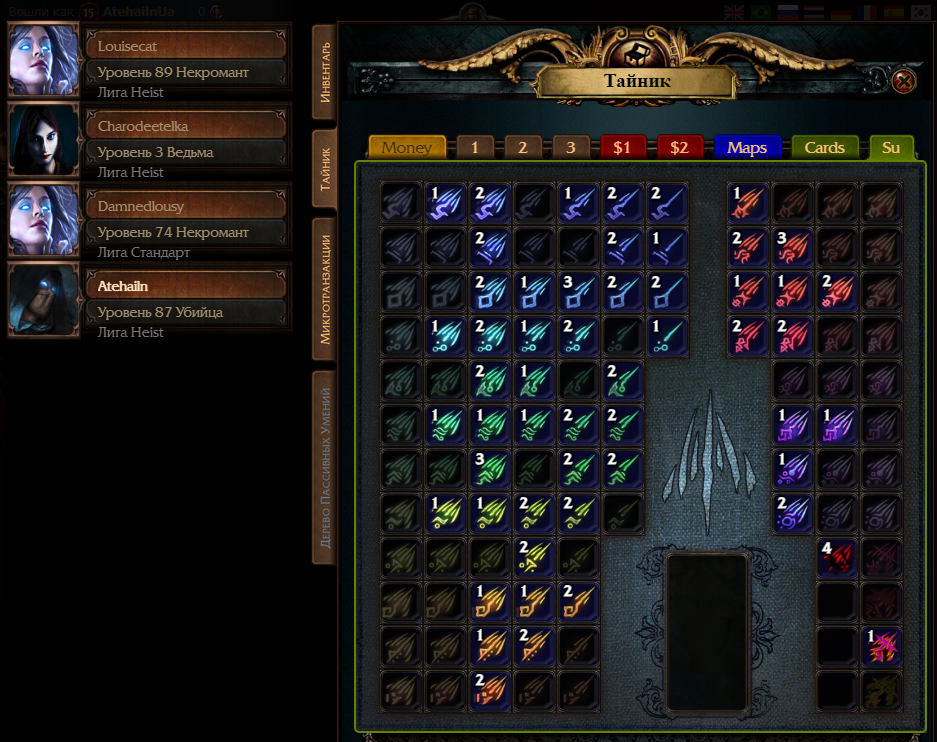Viewport: 937px width, 742px height.
Task: Select the red $2 stash tab
Action: 680,147
